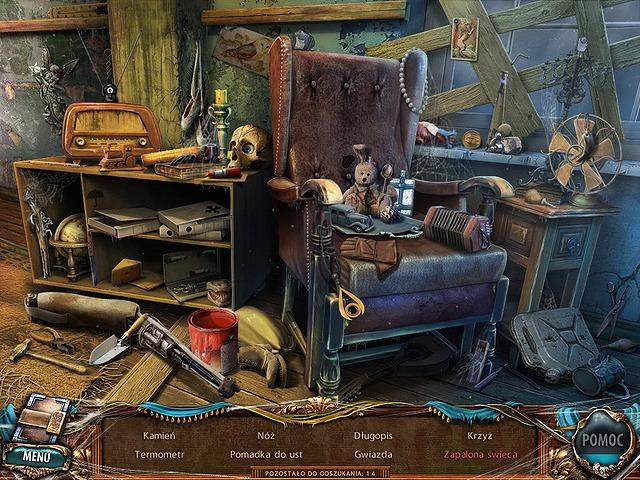Select the Kamień entry in the item list
Screen dimensions: 640x480
coord(159,436)
